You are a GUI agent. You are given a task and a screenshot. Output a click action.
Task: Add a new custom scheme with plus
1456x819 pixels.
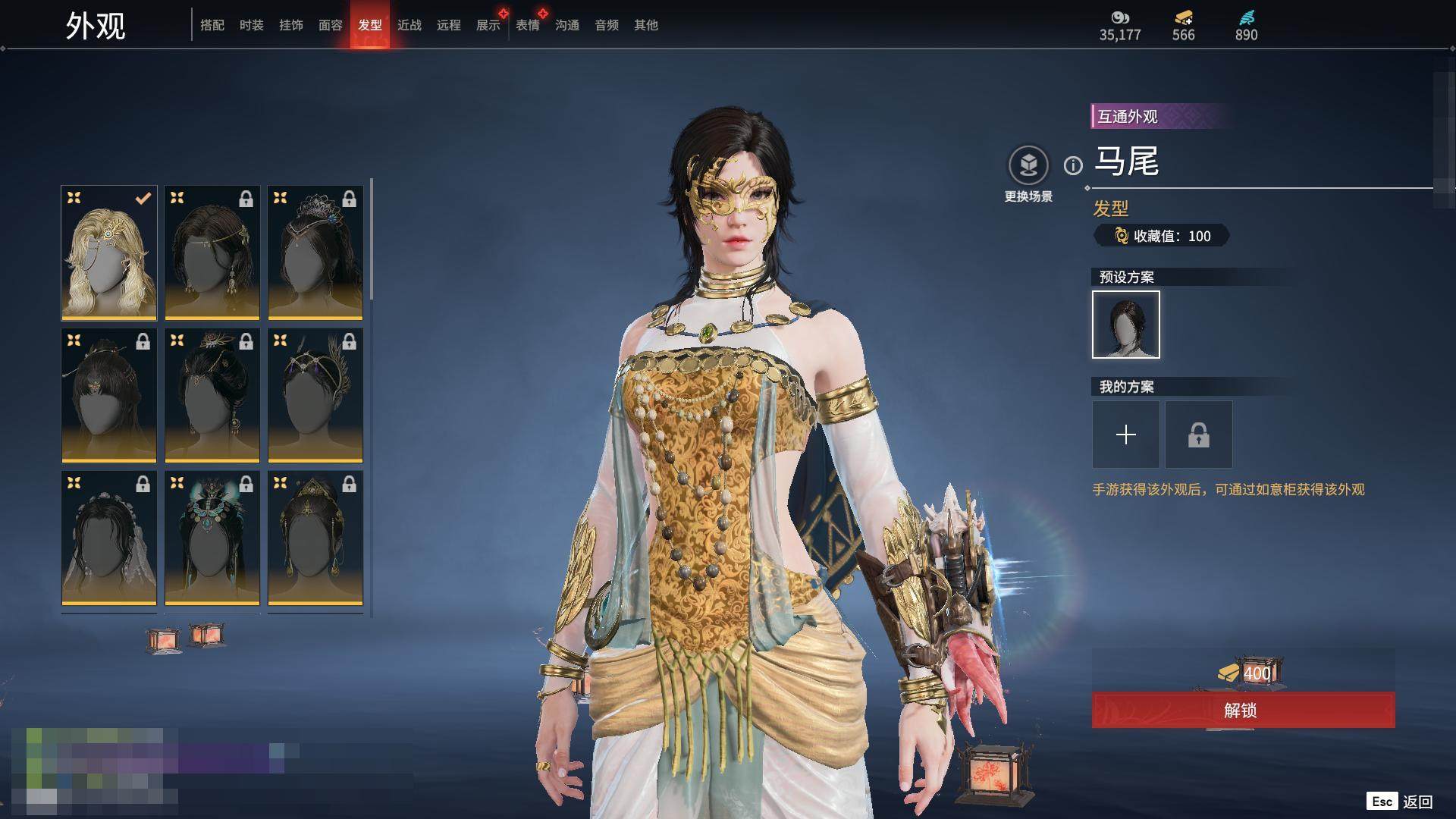coord(1125,435)
